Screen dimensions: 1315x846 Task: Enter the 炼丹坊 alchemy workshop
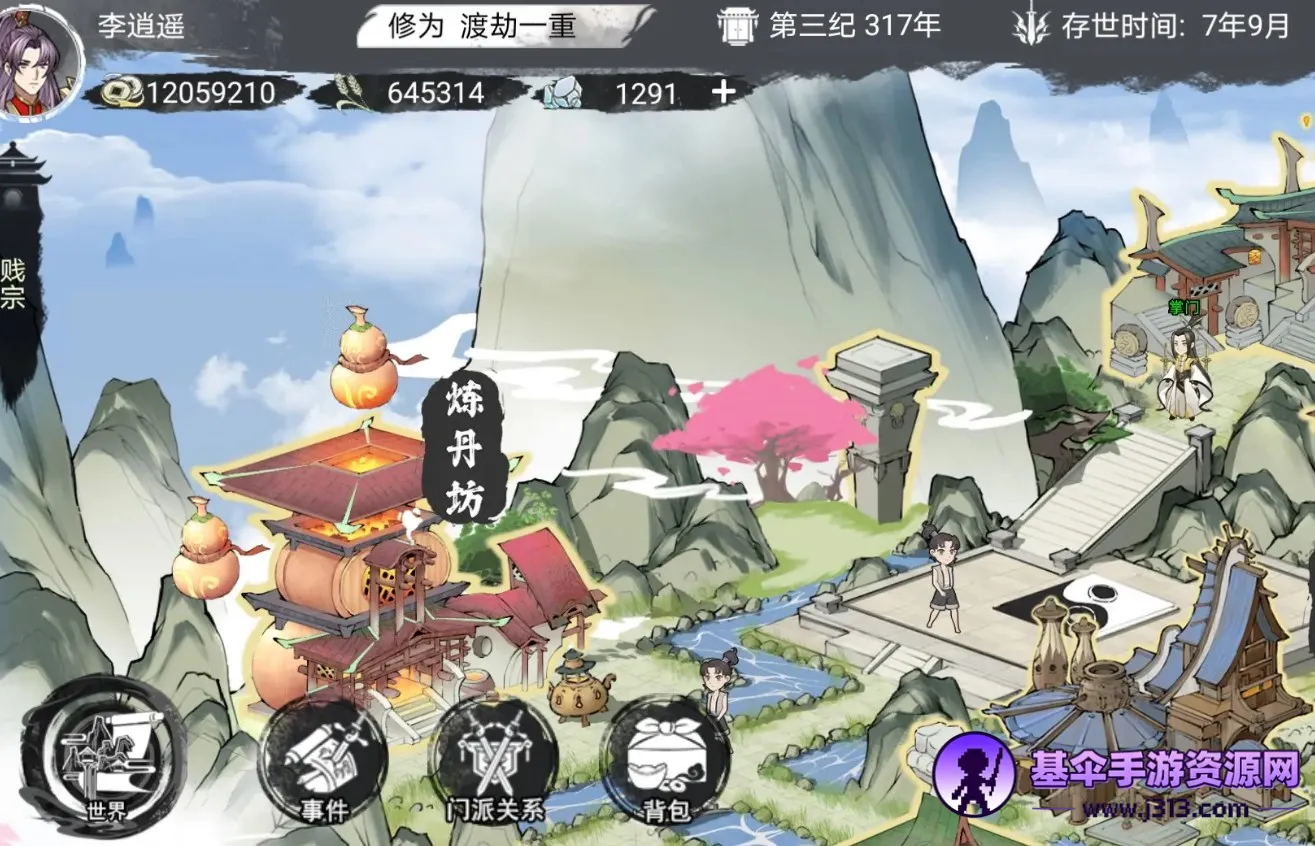coord(463,453)
